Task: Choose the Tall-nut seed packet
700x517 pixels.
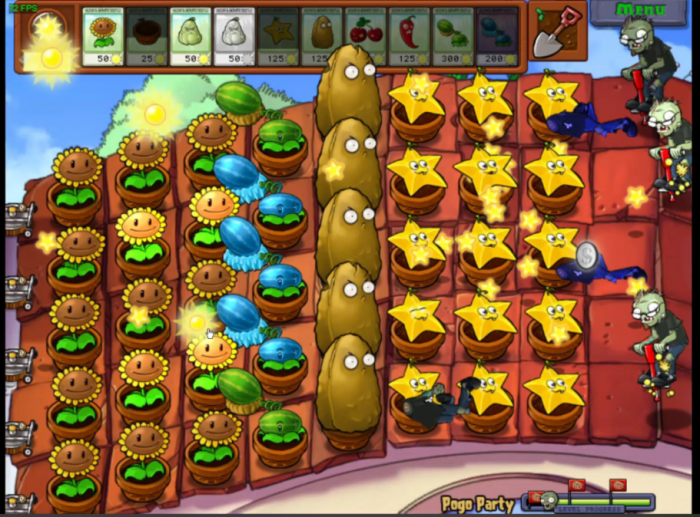Action: pyautogui.click(x=322, y=38)
